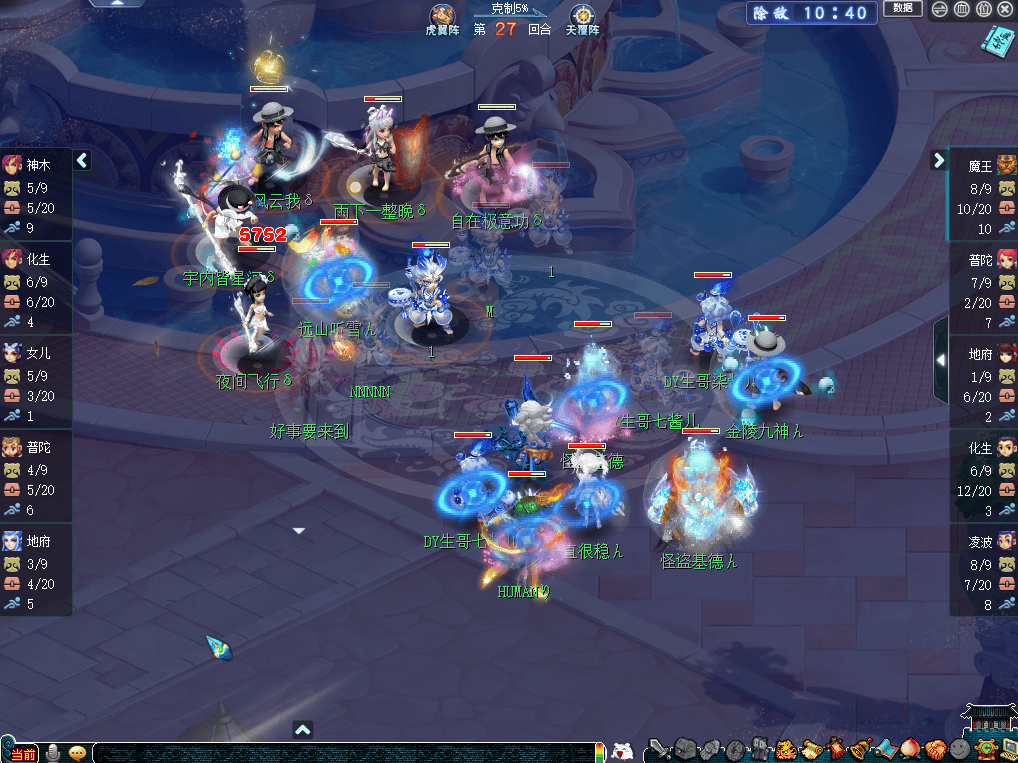Open the orange speech bubble chat icon
Viewport: 1018px width, 763px height.
pyautogui.click(x=77, y=752)
